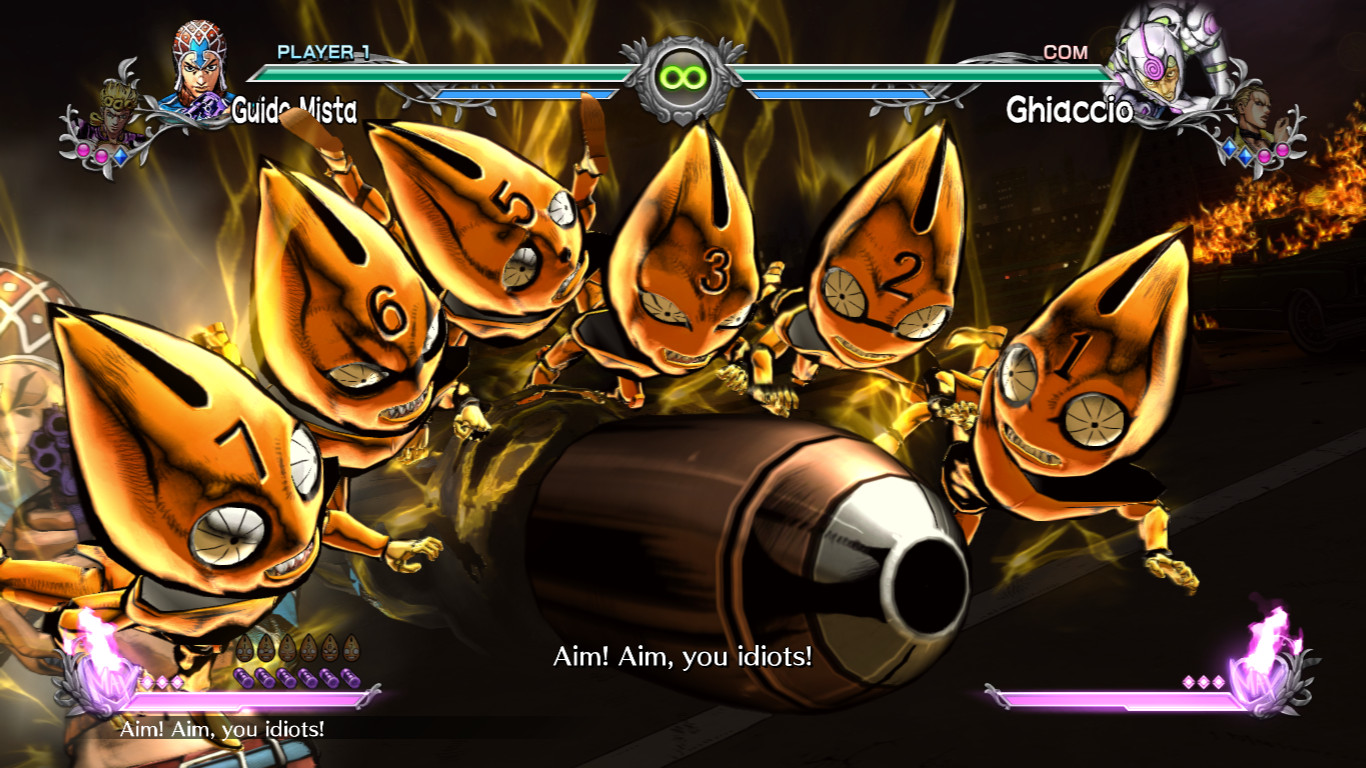Click the first purple bullet icon in Mista's gauge
The width and height of the screenshot is (1366, 768).
click(x=245, y=677)
